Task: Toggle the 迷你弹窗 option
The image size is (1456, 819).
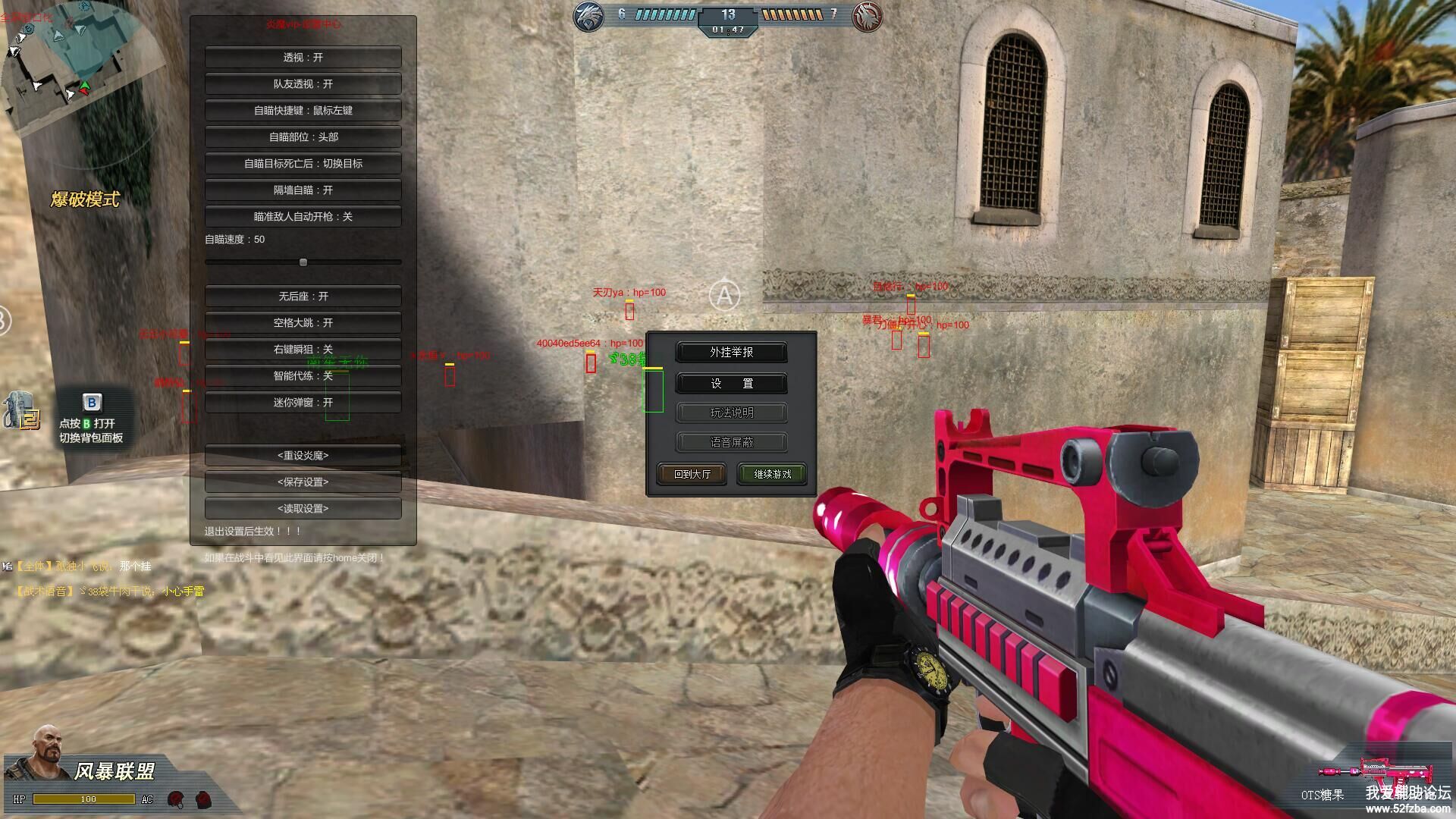Action: tap(303, 403)
